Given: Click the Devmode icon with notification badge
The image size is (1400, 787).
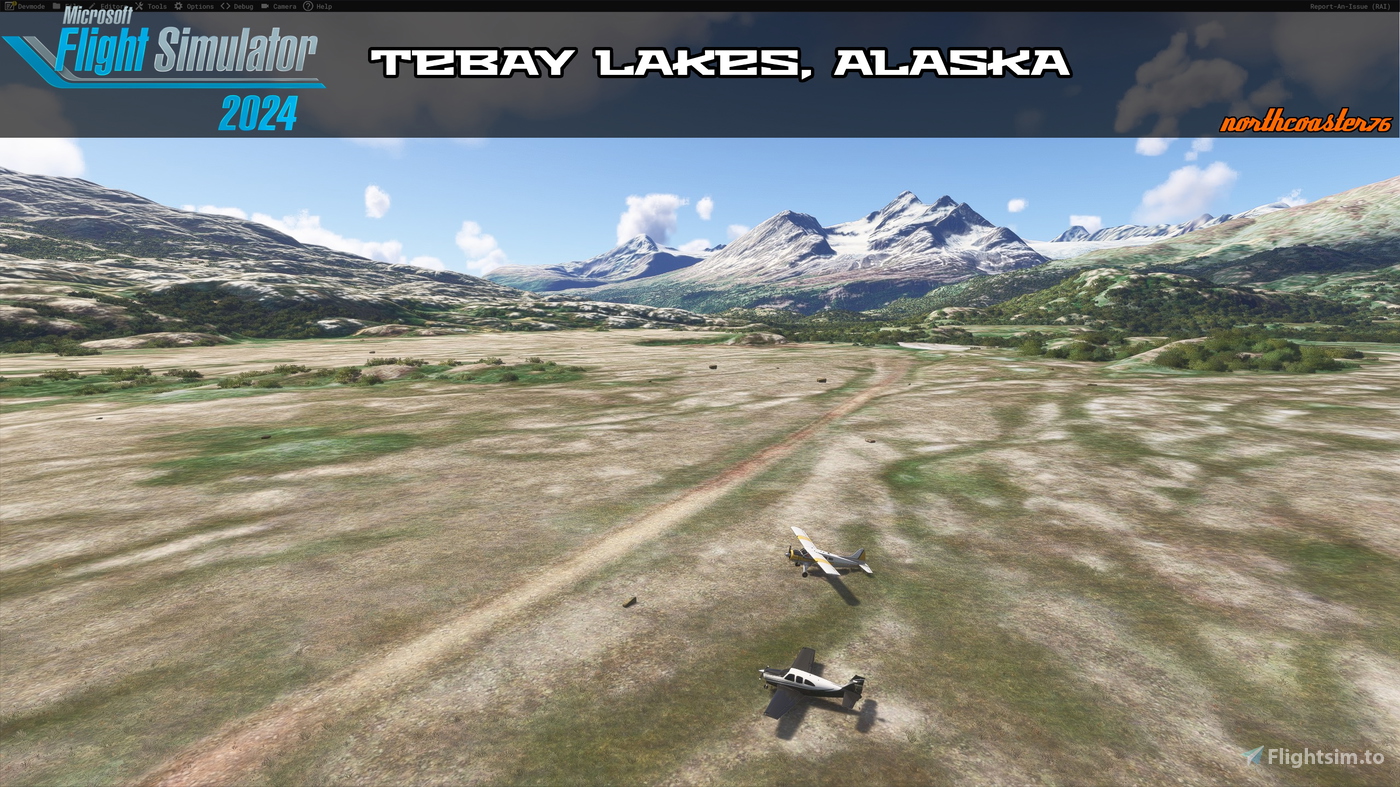Looking at the screenshot, I should coord(9,5).
